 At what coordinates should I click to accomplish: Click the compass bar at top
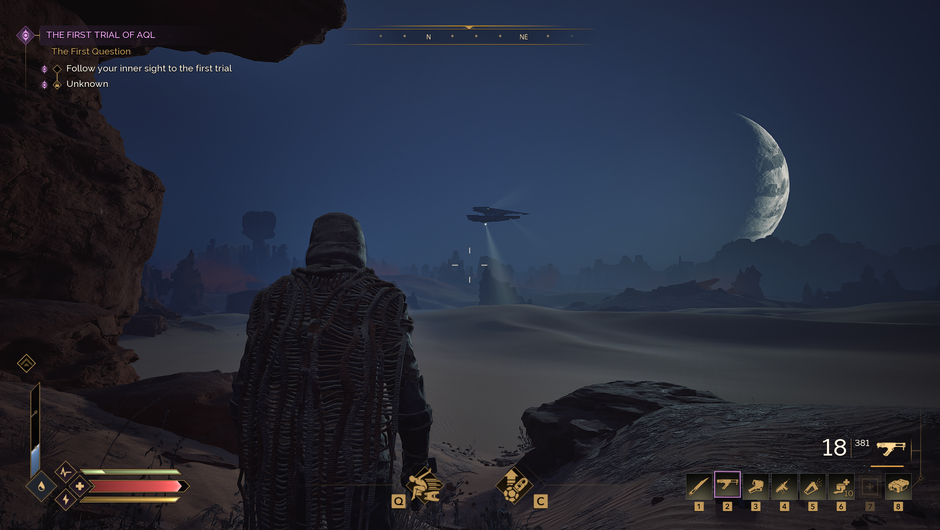coord(468,37)
